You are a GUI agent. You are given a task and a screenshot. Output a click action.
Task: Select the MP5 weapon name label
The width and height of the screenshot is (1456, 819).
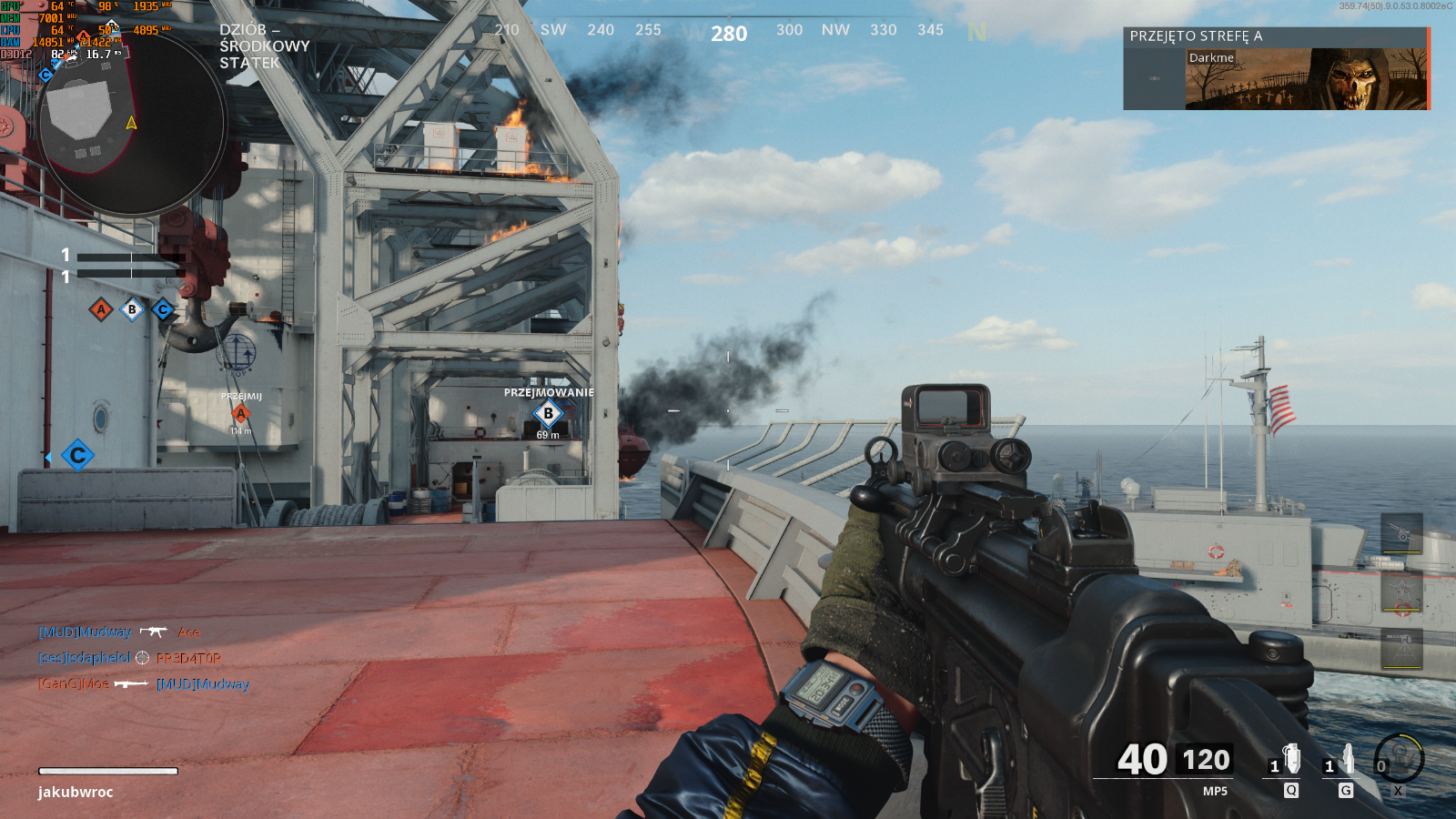click(1215, 792)
